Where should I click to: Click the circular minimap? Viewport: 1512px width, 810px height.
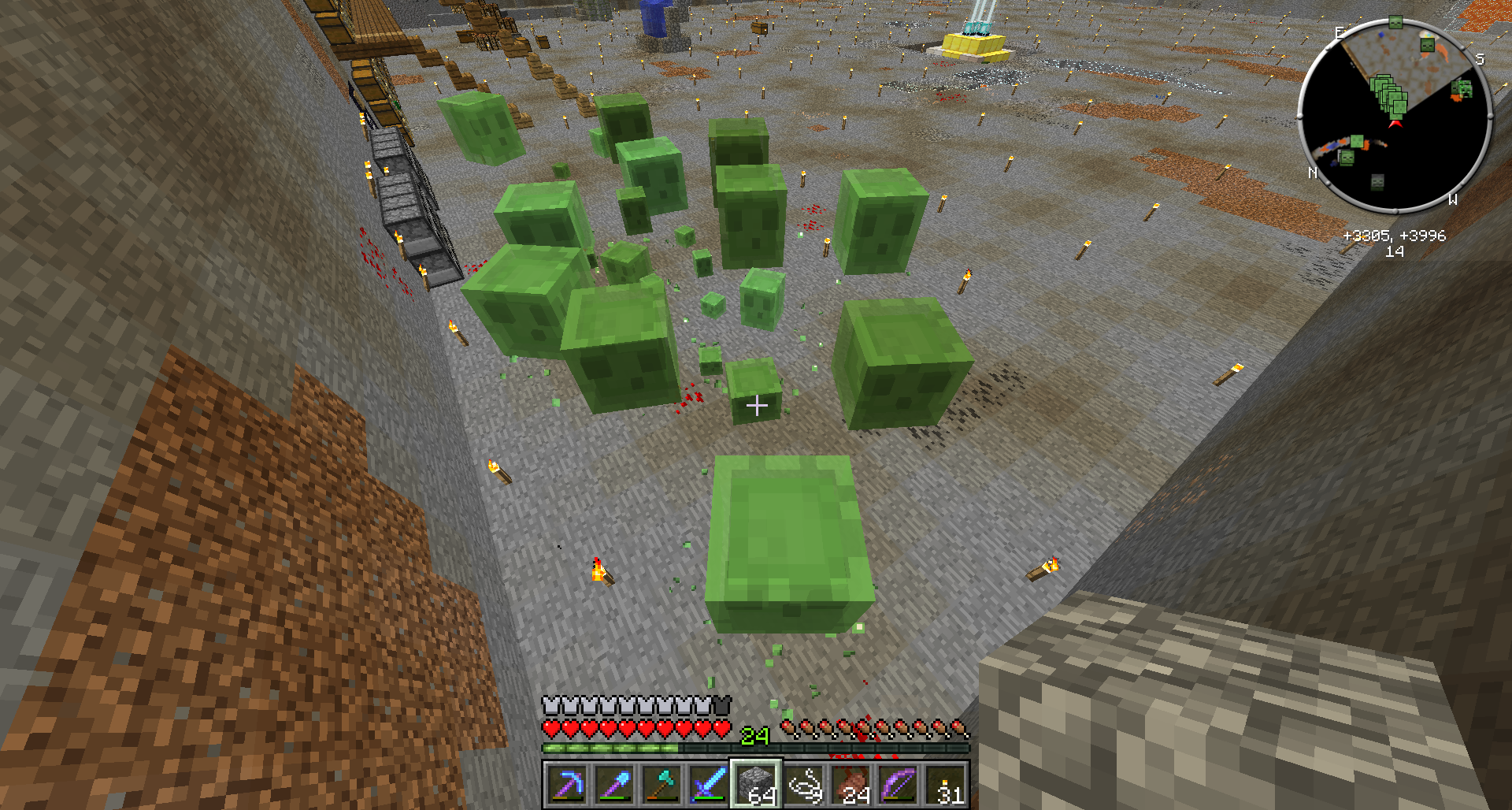pos(1394,117)
